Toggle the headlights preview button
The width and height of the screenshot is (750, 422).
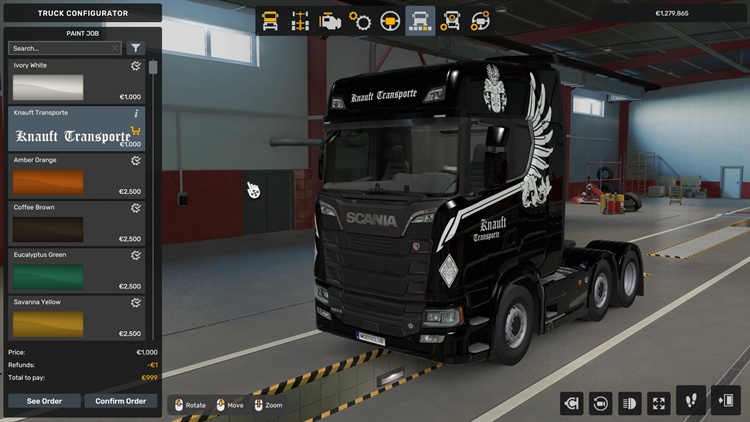[629, 403]
